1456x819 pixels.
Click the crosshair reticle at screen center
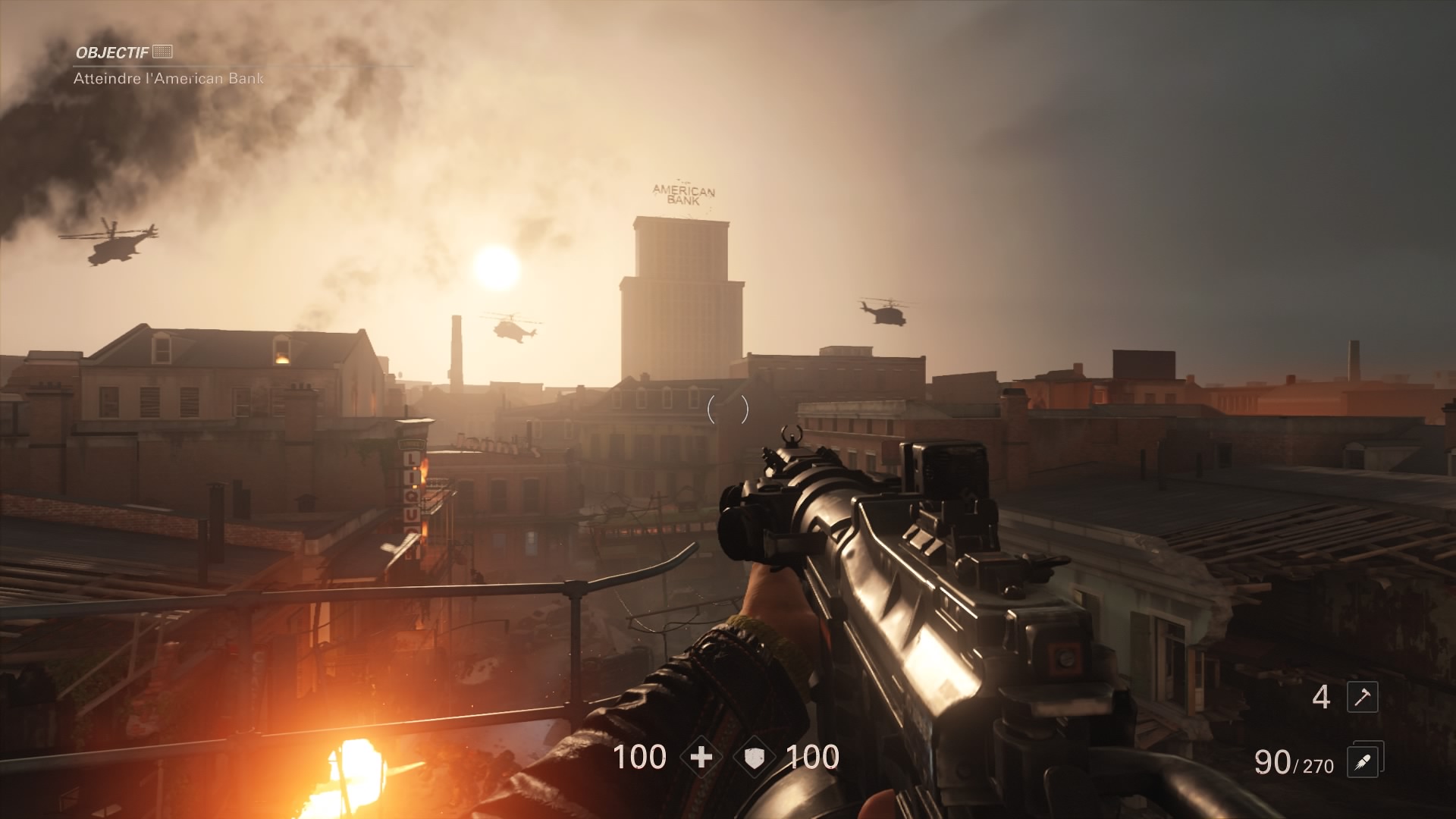tap(728, 409)
